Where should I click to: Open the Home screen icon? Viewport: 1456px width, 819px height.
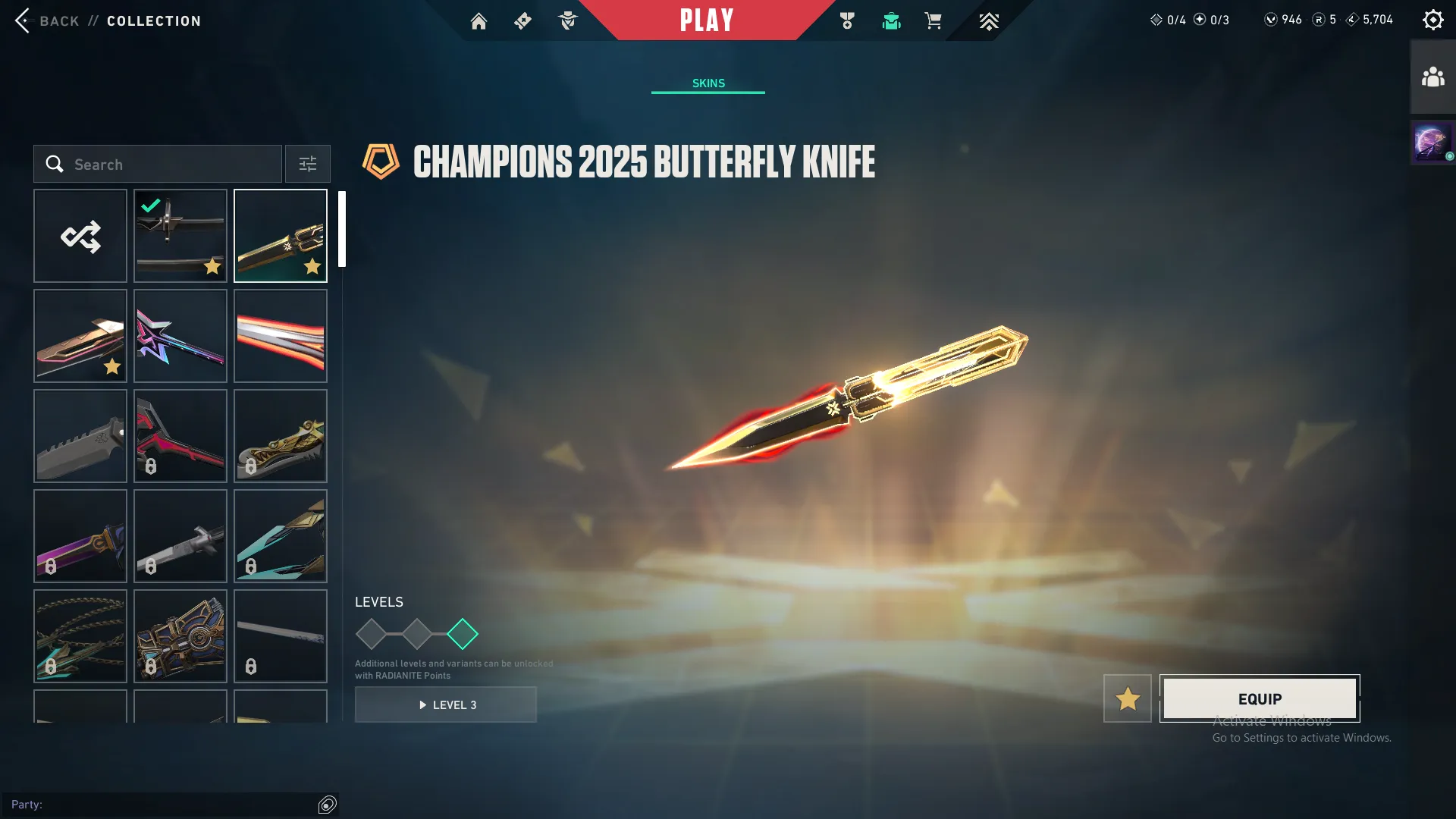479,20
